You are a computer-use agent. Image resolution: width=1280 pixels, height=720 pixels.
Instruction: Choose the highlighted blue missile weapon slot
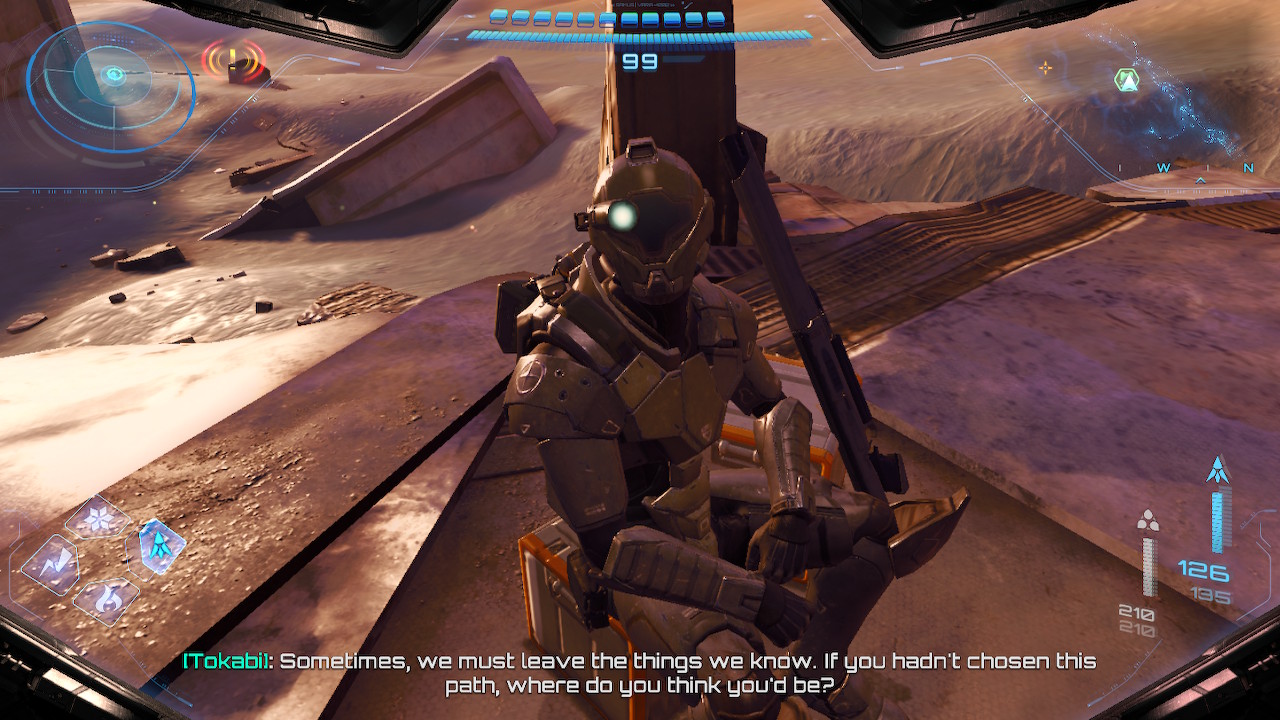click(160, 546)
